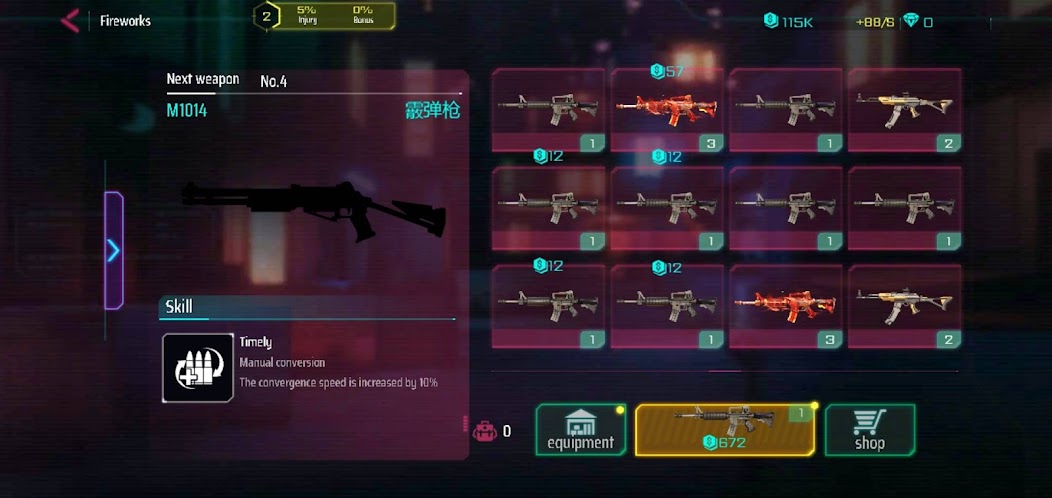Expand the blue arrow side panel

(114, 250)
